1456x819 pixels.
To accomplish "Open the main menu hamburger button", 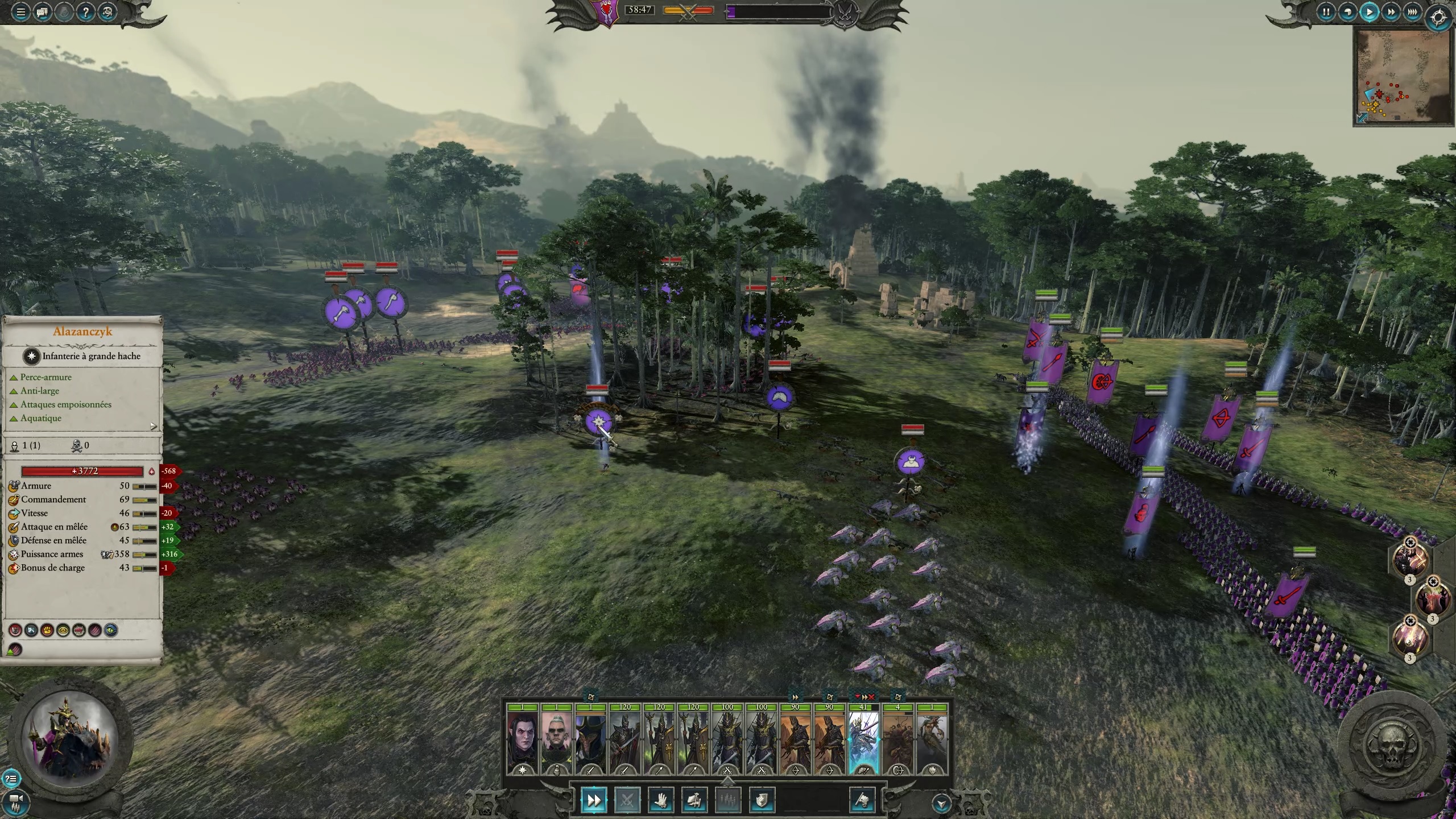I will click(x=21, y=12).
